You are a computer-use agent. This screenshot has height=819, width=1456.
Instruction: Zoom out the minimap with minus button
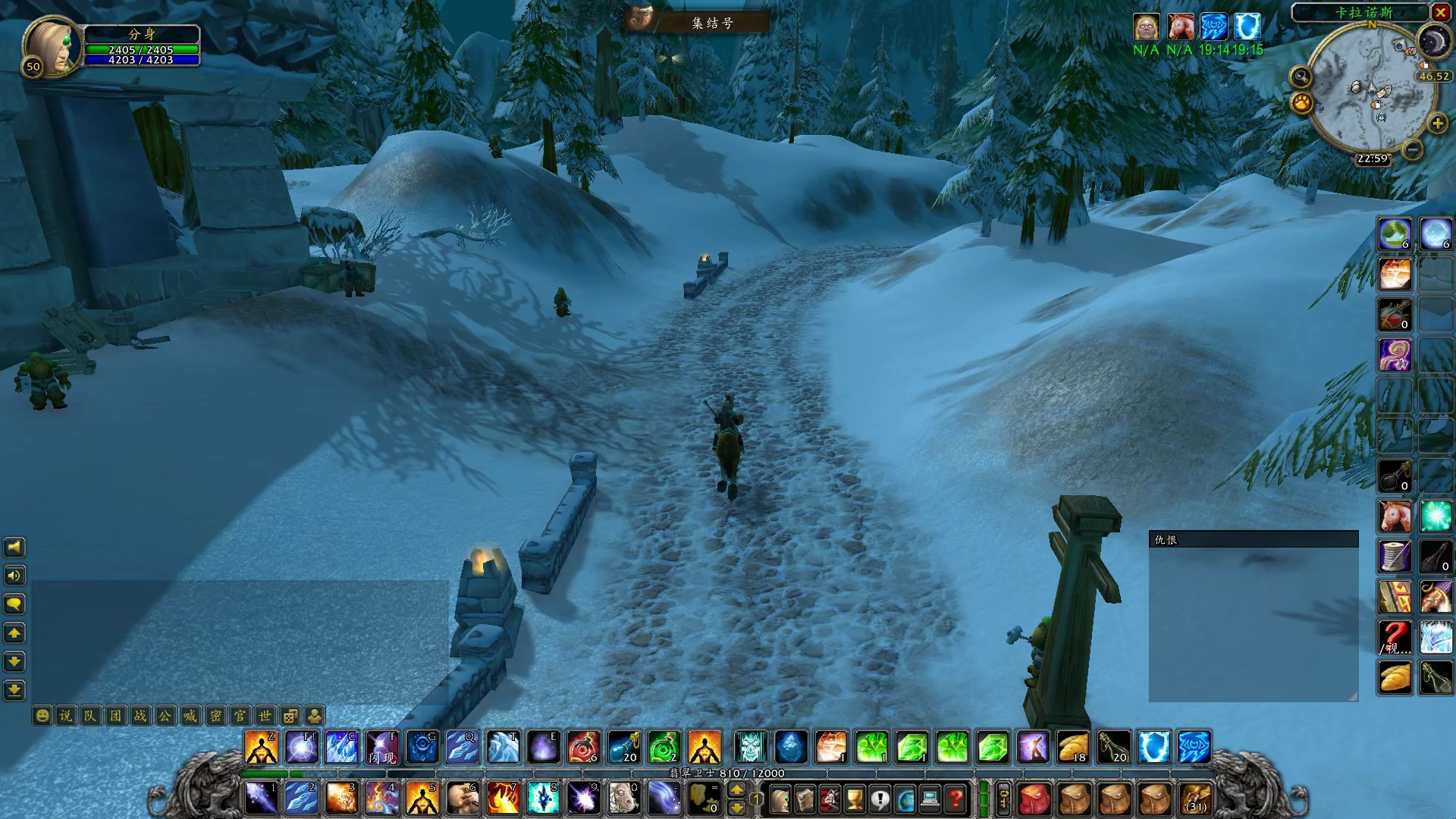1412,150
